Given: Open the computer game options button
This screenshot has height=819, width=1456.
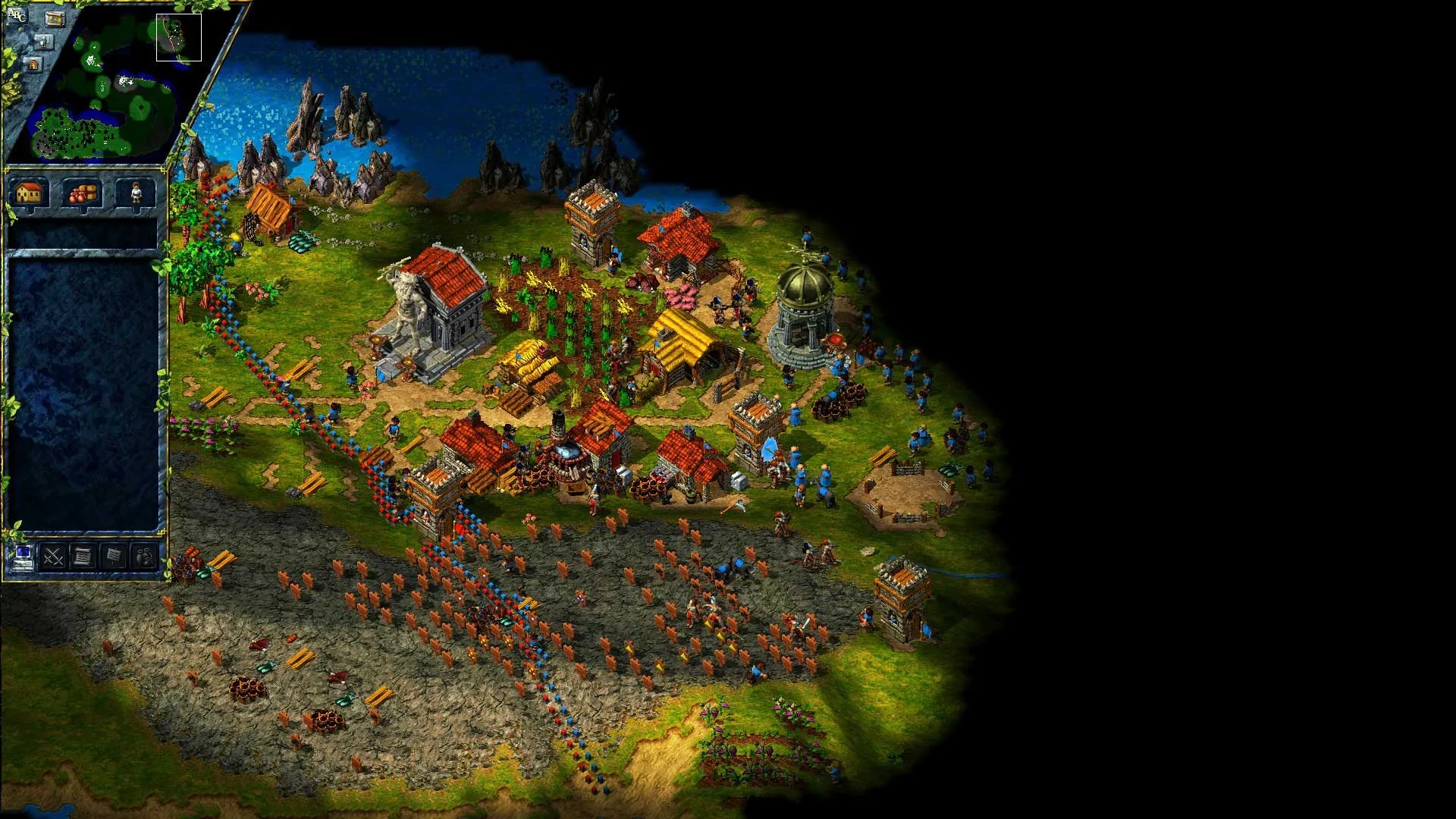Looking at the screenshot, I should point(23,557).
